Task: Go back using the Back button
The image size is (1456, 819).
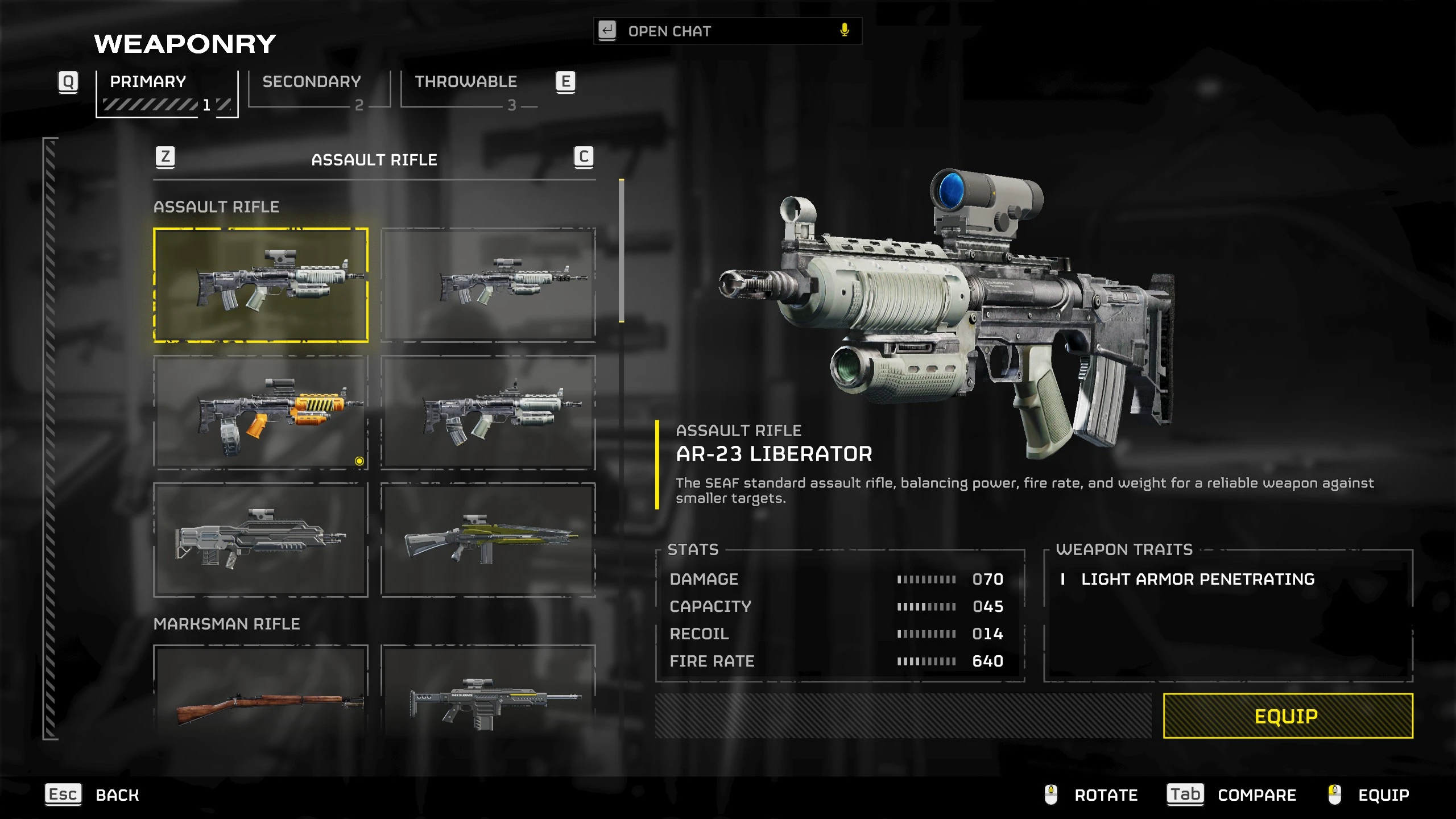Action: pos(117,795)
